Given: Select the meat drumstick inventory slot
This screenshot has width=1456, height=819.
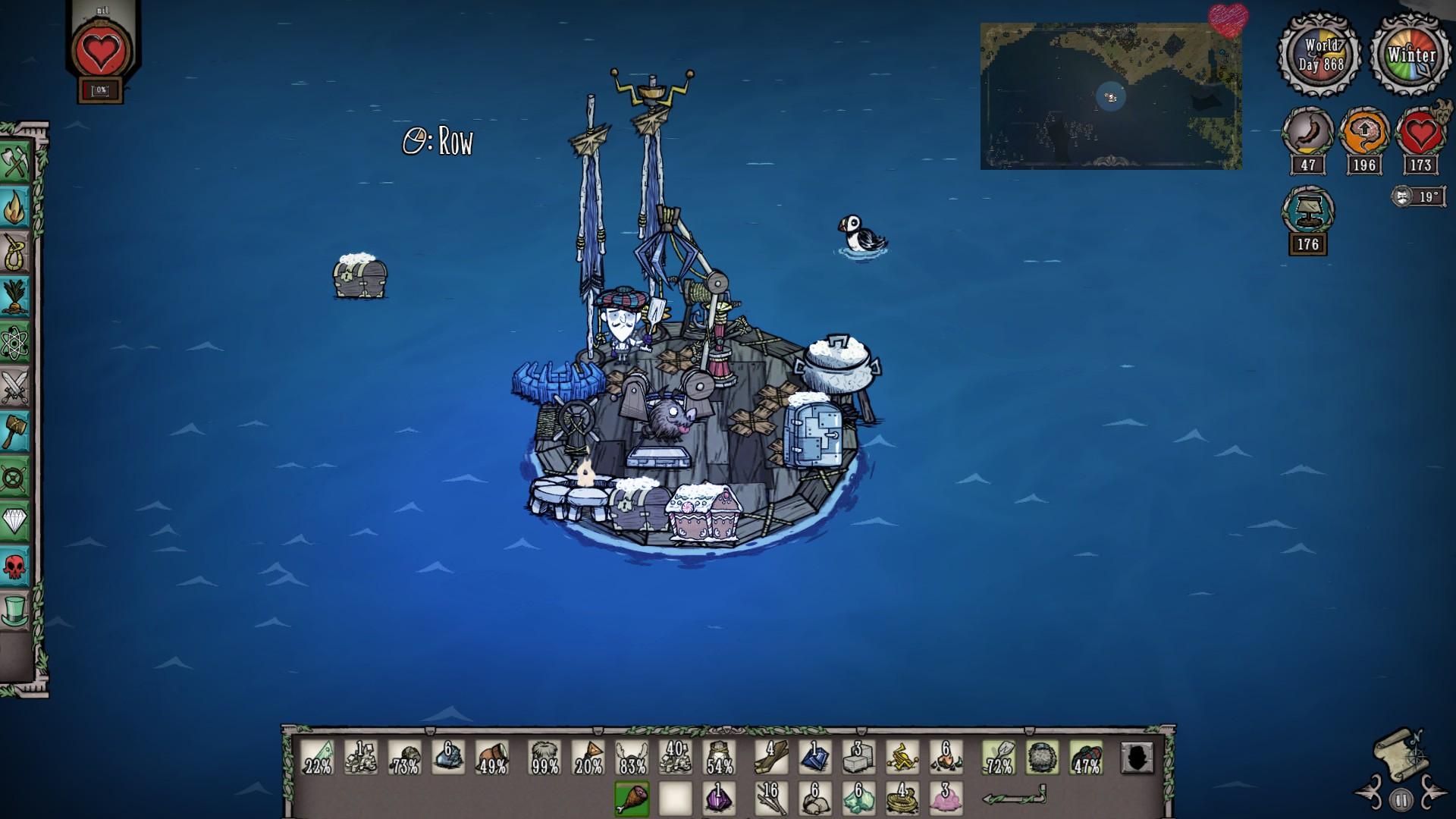Looking at the screenshot, I should click(x=632, y=799).
